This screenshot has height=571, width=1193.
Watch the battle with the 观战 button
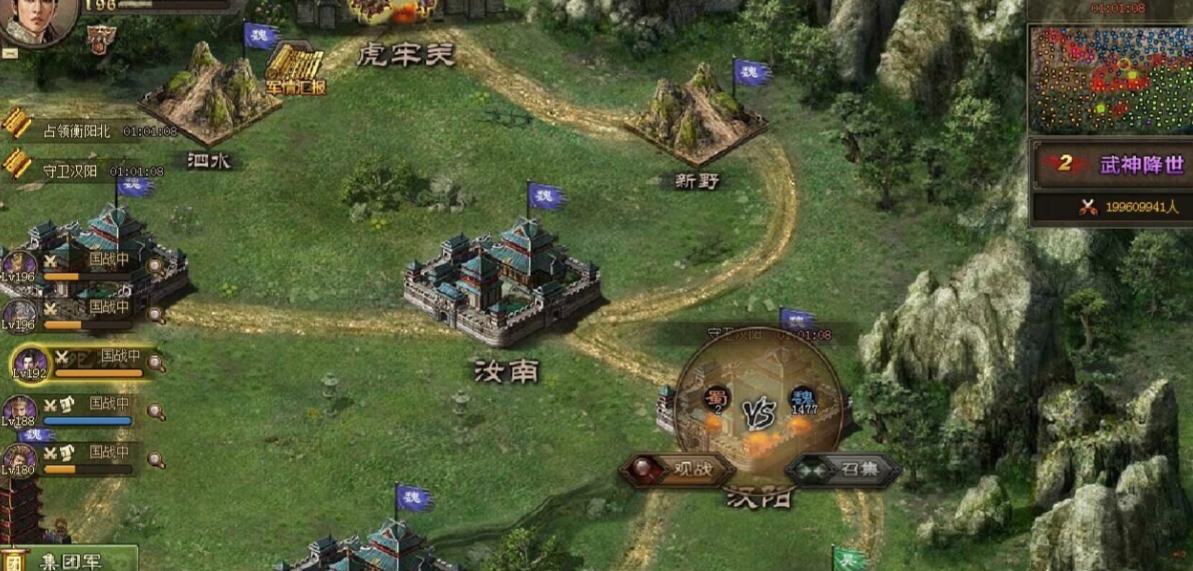coord(678,468)
